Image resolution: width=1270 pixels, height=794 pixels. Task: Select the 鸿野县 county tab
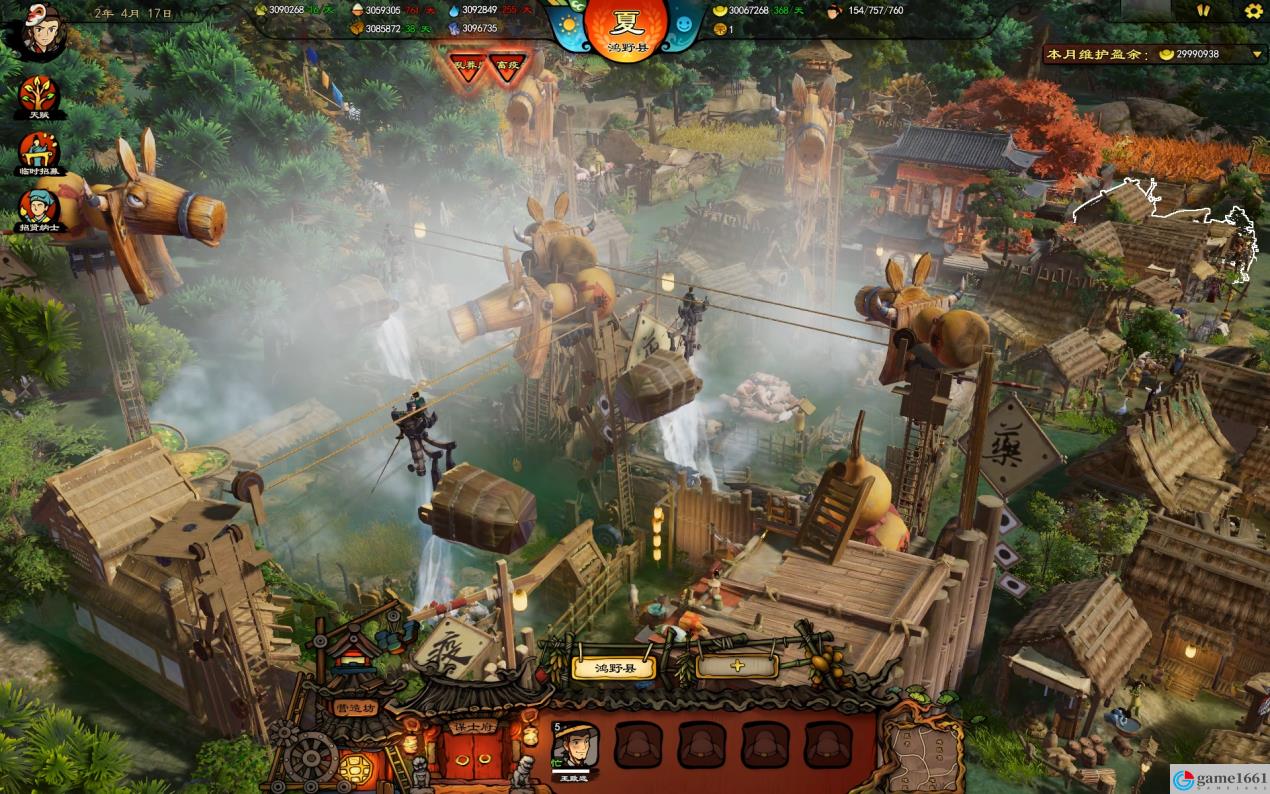613,668
